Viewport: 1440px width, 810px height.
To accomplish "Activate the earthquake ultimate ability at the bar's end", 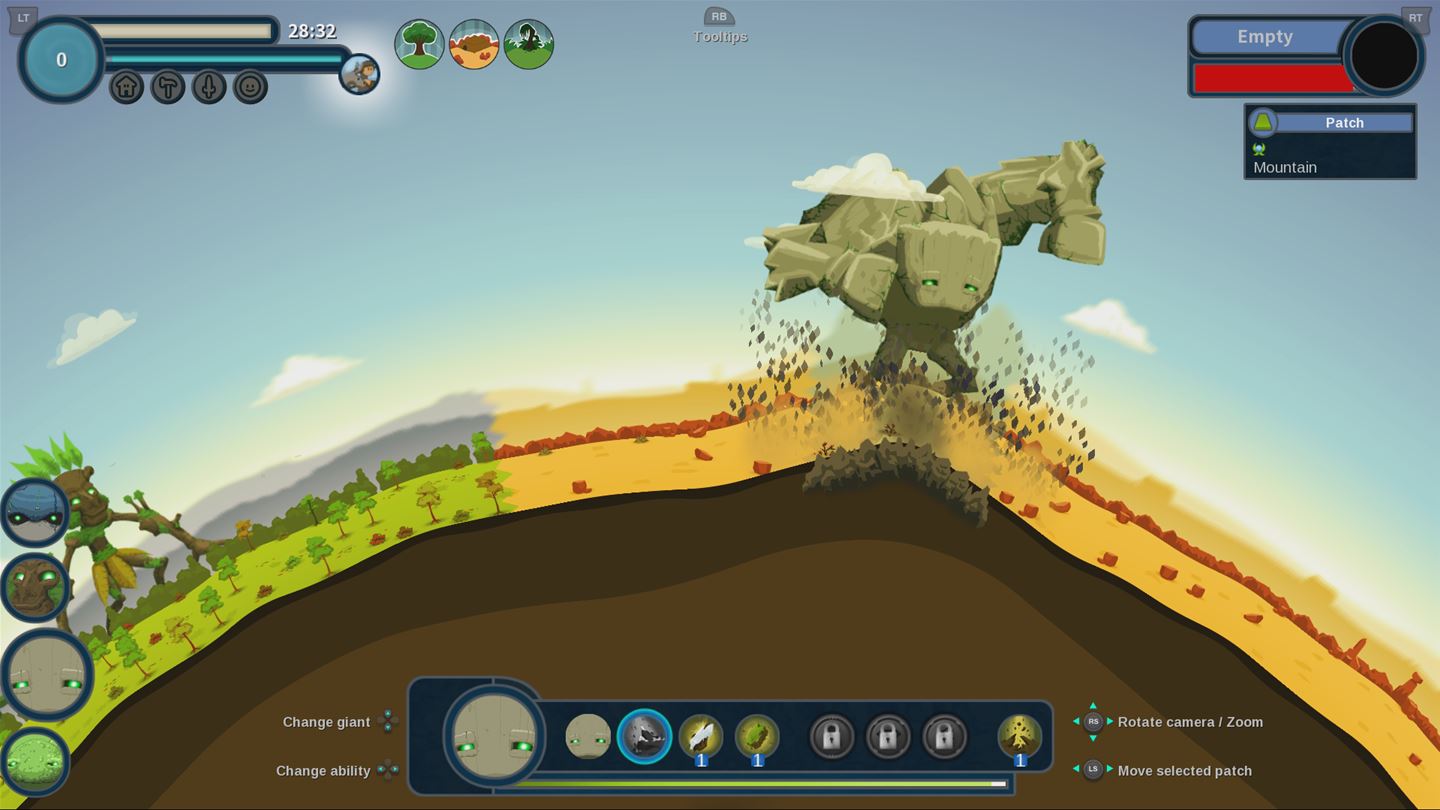I will click(x=1019, y=737).
